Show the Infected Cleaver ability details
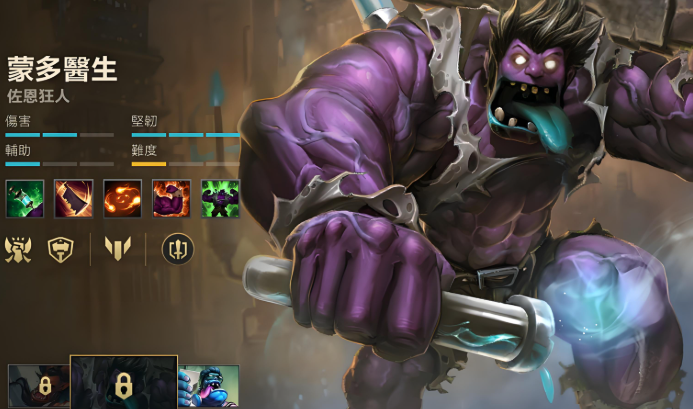This screenshot has height=409, width=693. point(73,199)
